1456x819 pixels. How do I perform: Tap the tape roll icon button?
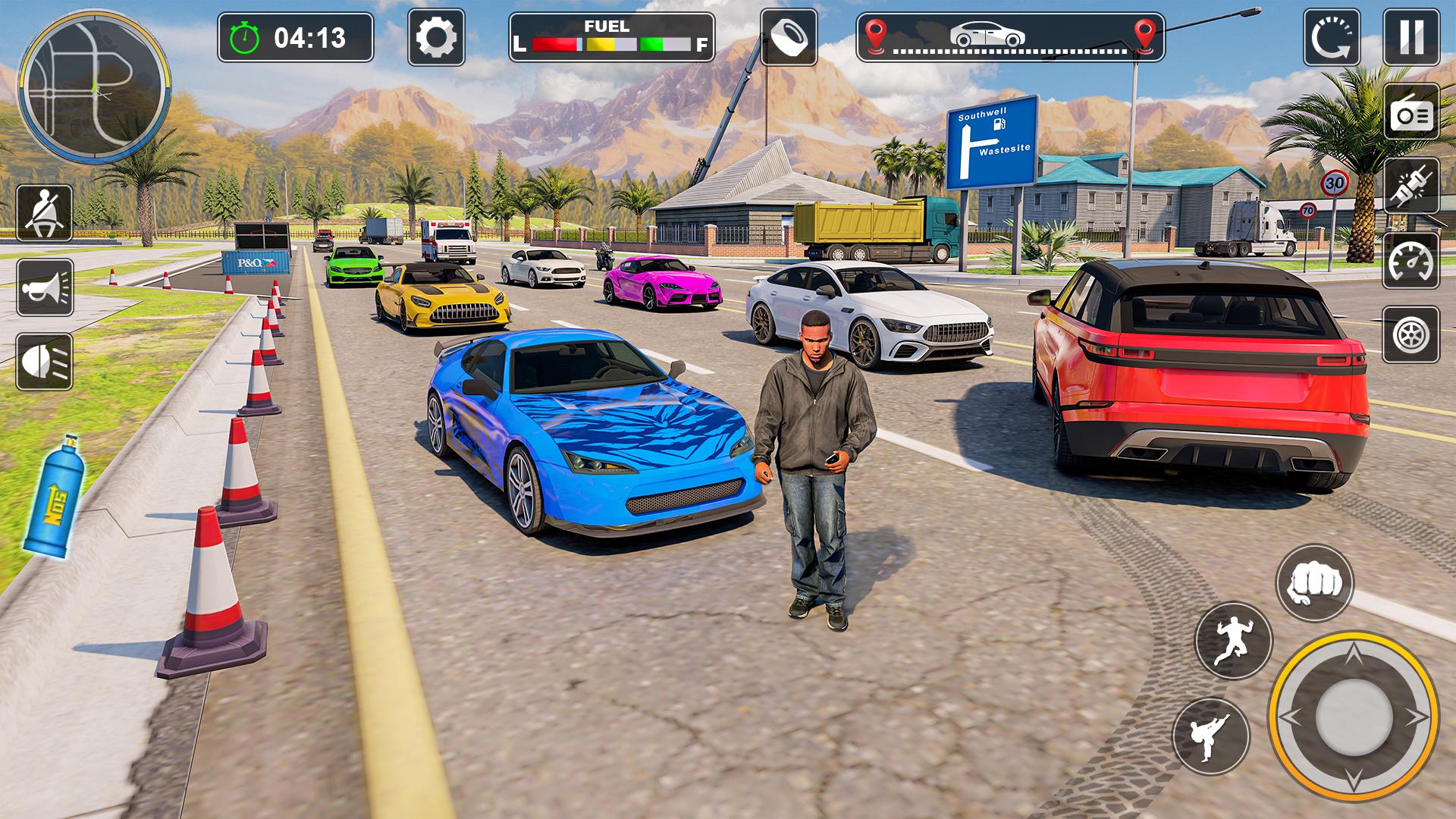pos(789,37)
